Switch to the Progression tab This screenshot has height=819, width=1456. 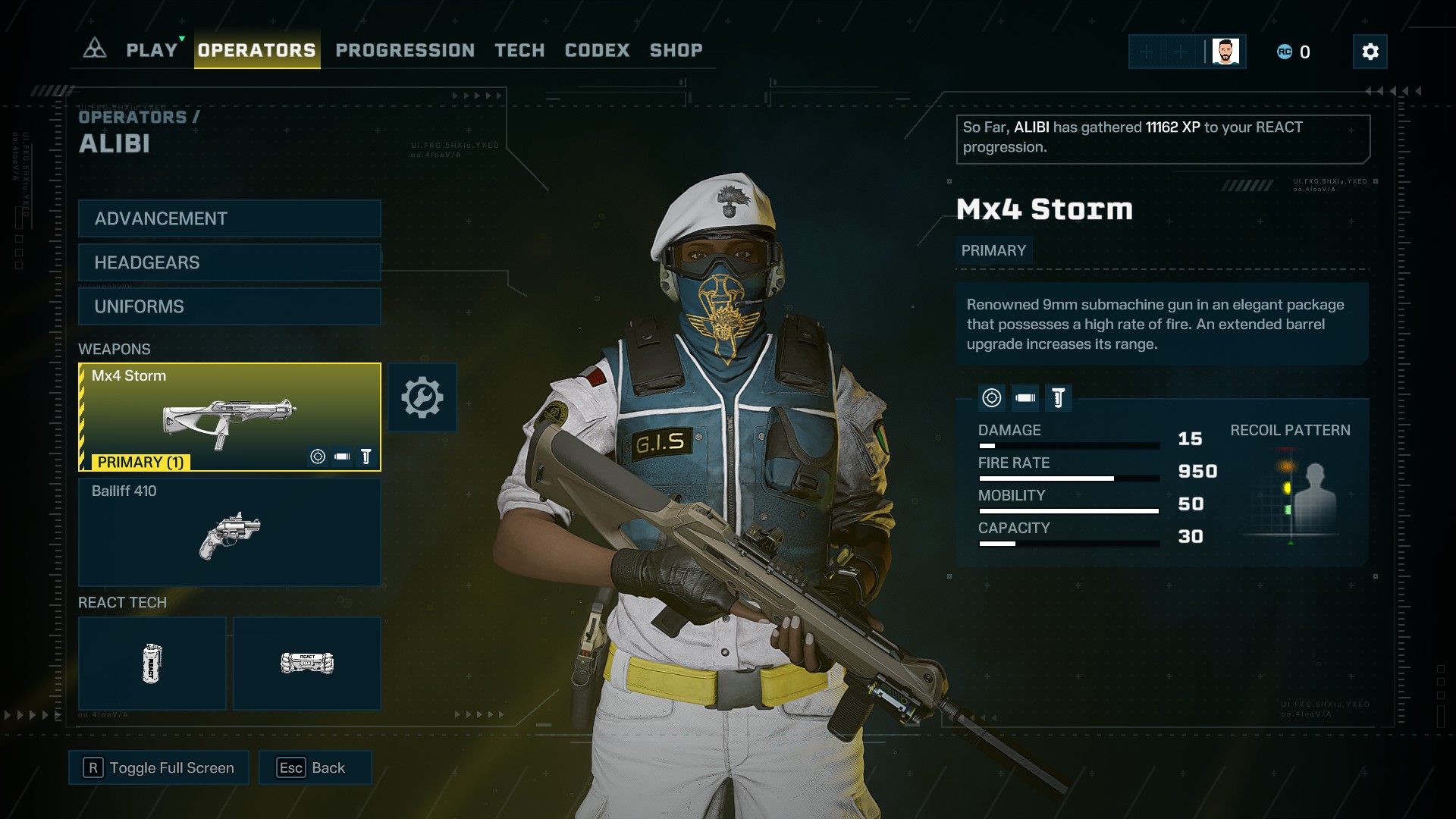pyautogui.click(x=405, y=50)
